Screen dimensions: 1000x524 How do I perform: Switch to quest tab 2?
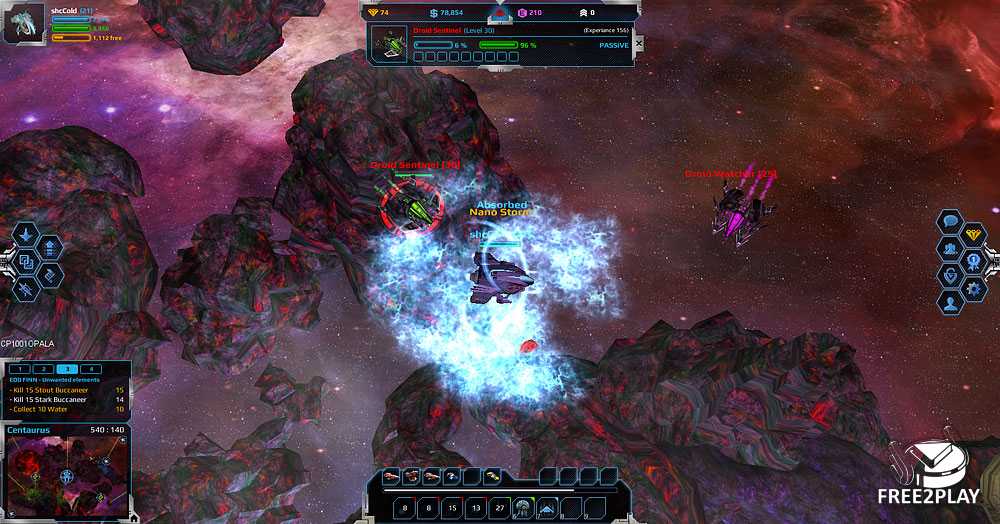coord(44,369)
